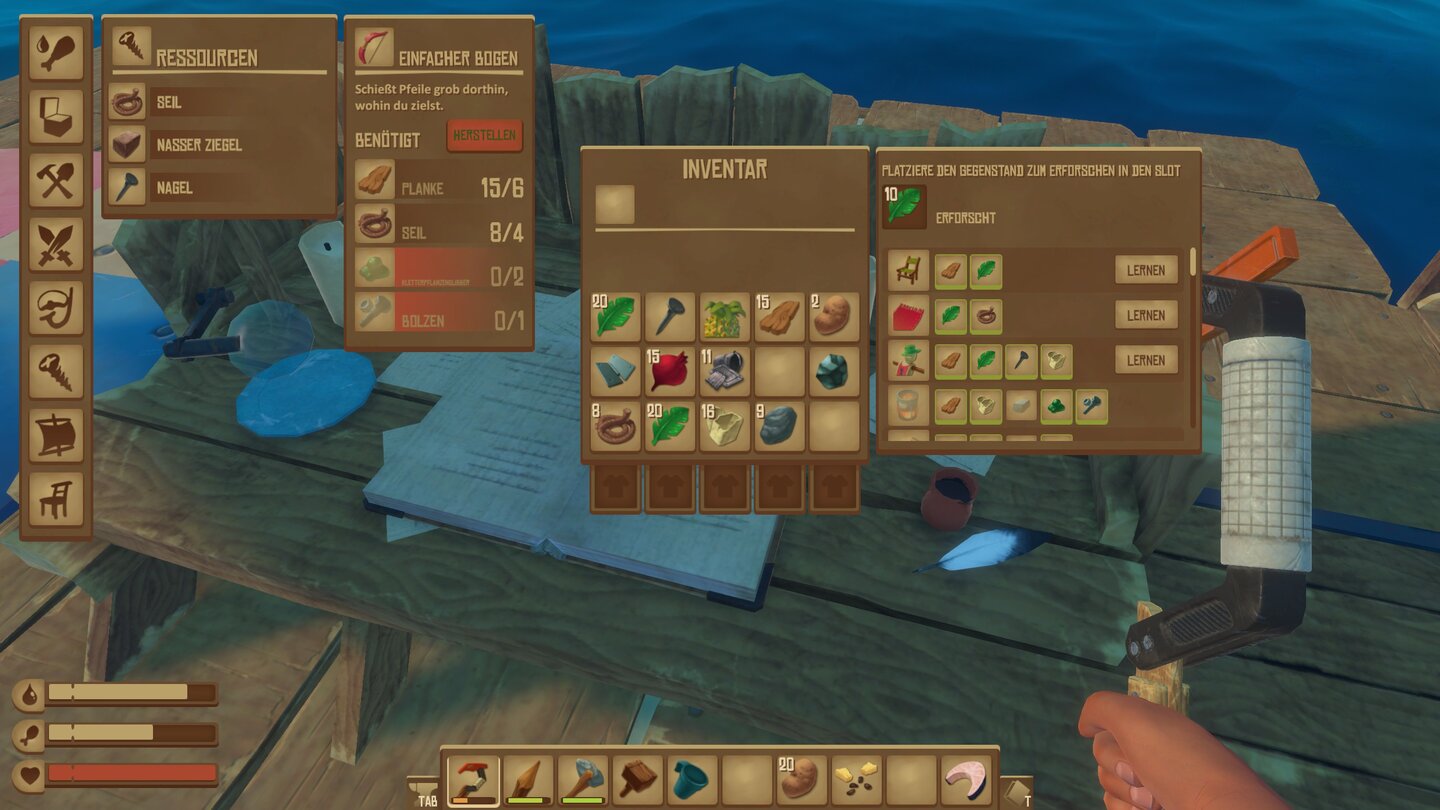Select the rope coil stack of 8
Screen dimensions: 1440x810
tap(614, 423)
